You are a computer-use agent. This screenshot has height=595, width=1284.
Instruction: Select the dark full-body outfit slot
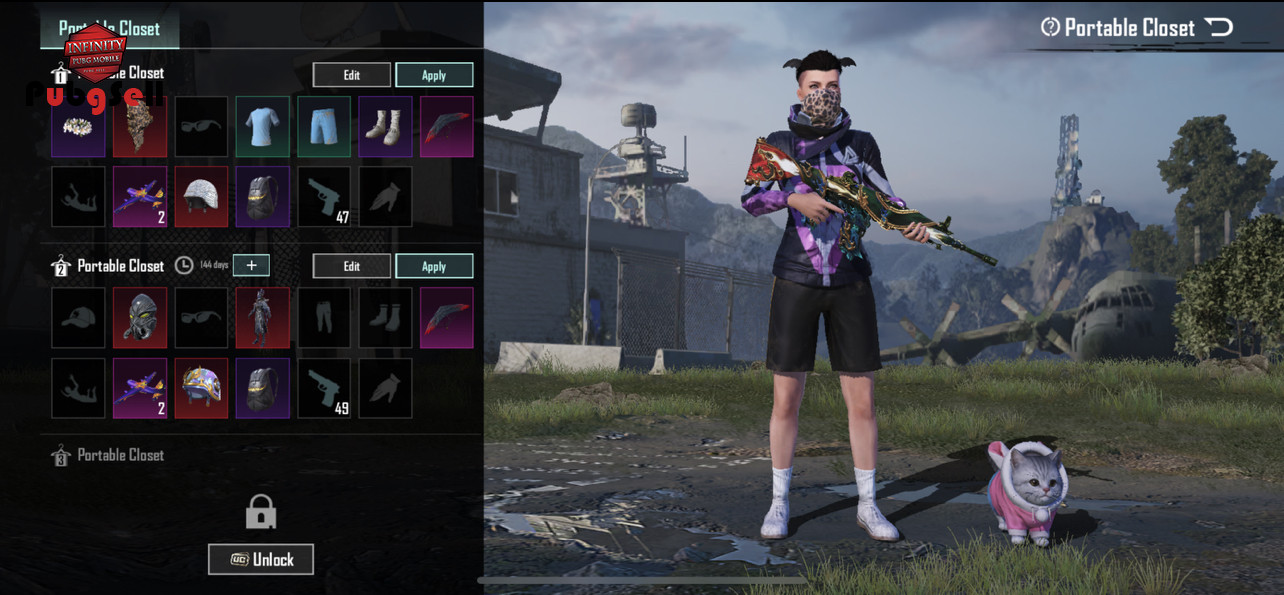click(263, 318)
